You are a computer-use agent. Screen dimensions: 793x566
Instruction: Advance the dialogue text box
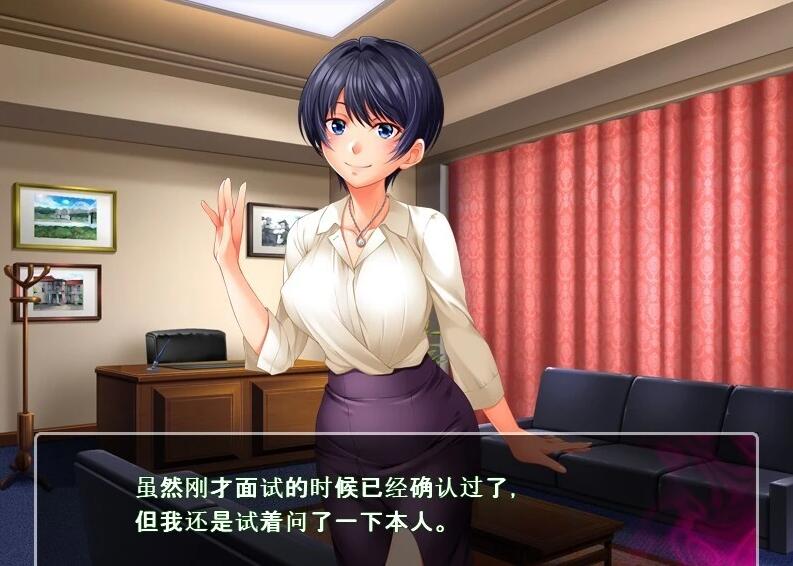[x=396, y=503]
